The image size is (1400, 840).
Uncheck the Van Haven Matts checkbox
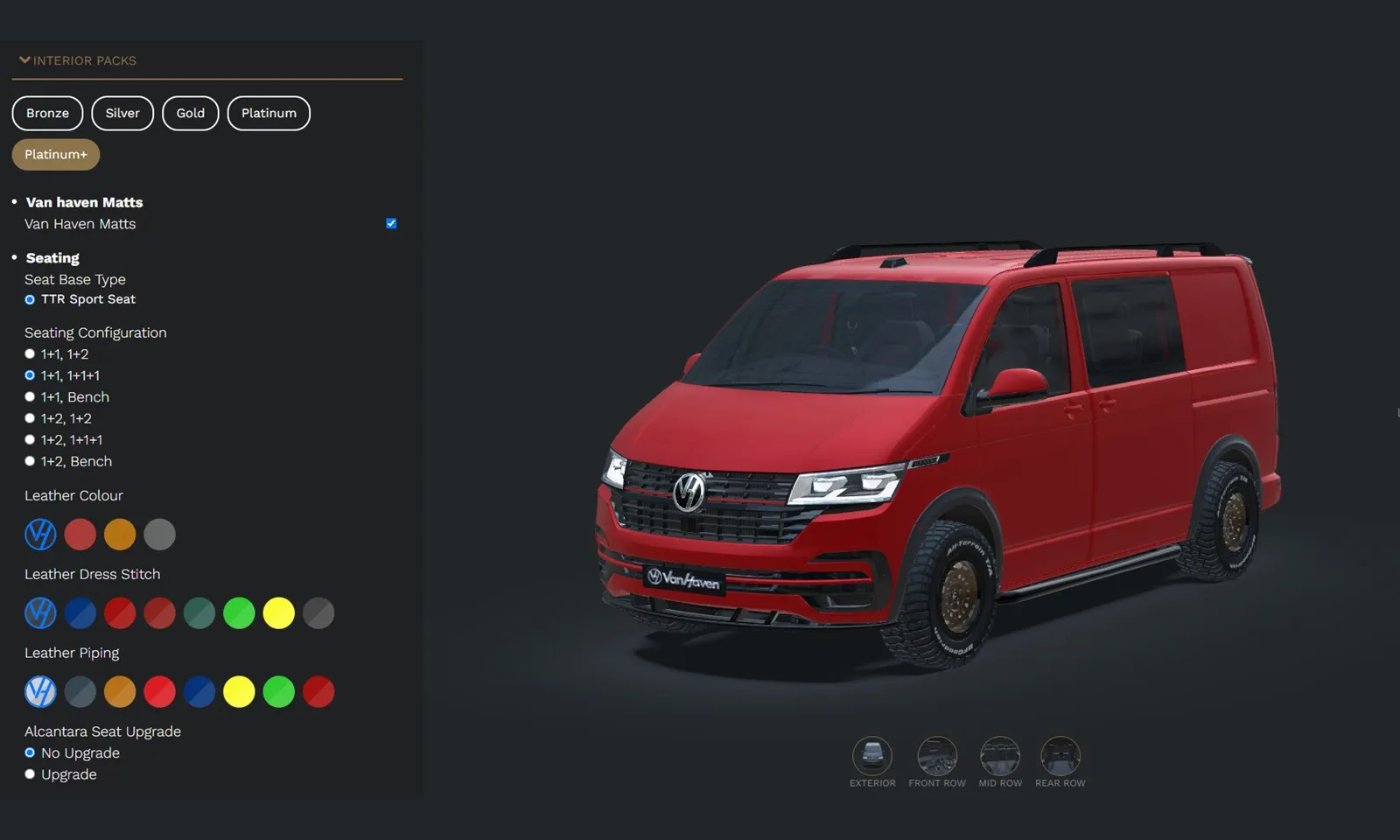(390, 223)
